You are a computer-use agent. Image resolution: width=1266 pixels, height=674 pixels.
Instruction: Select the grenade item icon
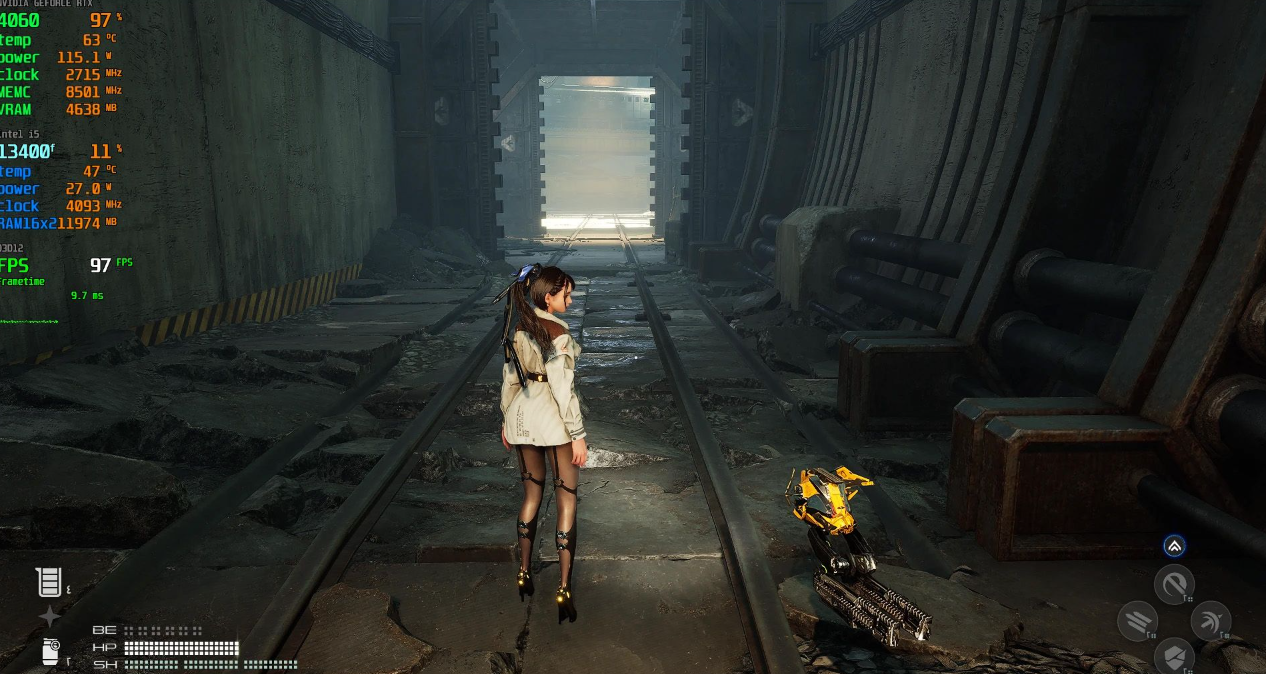coord(51,651)
